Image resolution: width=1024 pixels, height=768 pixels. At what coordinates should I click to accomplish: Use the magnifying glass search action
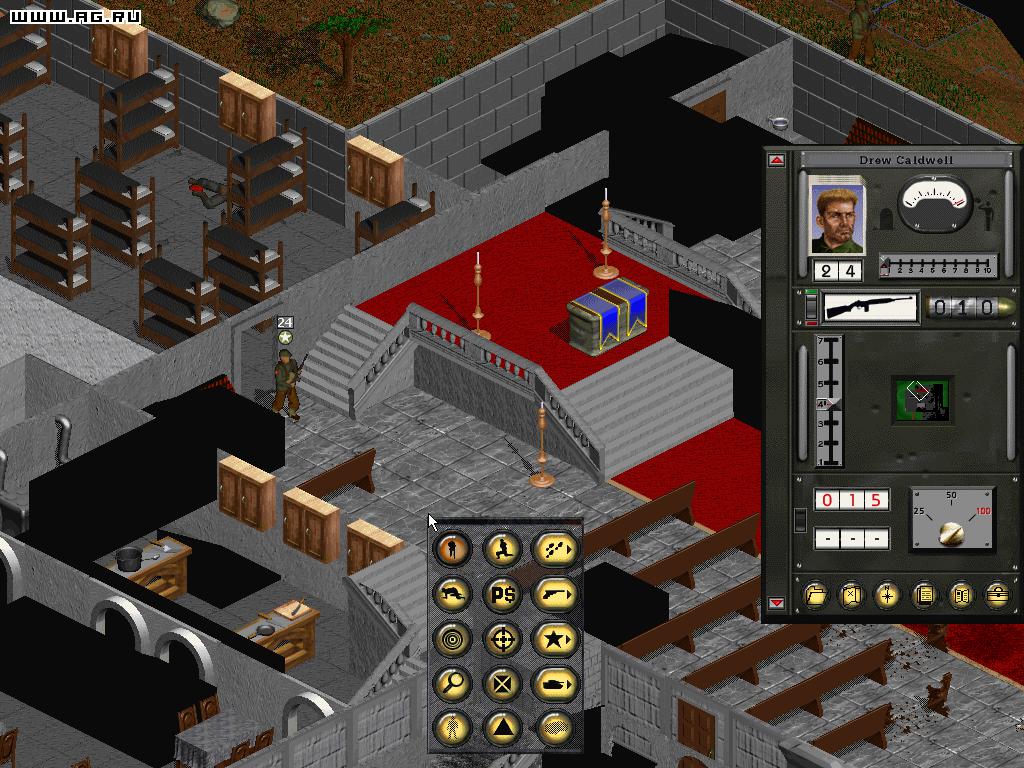453,682
